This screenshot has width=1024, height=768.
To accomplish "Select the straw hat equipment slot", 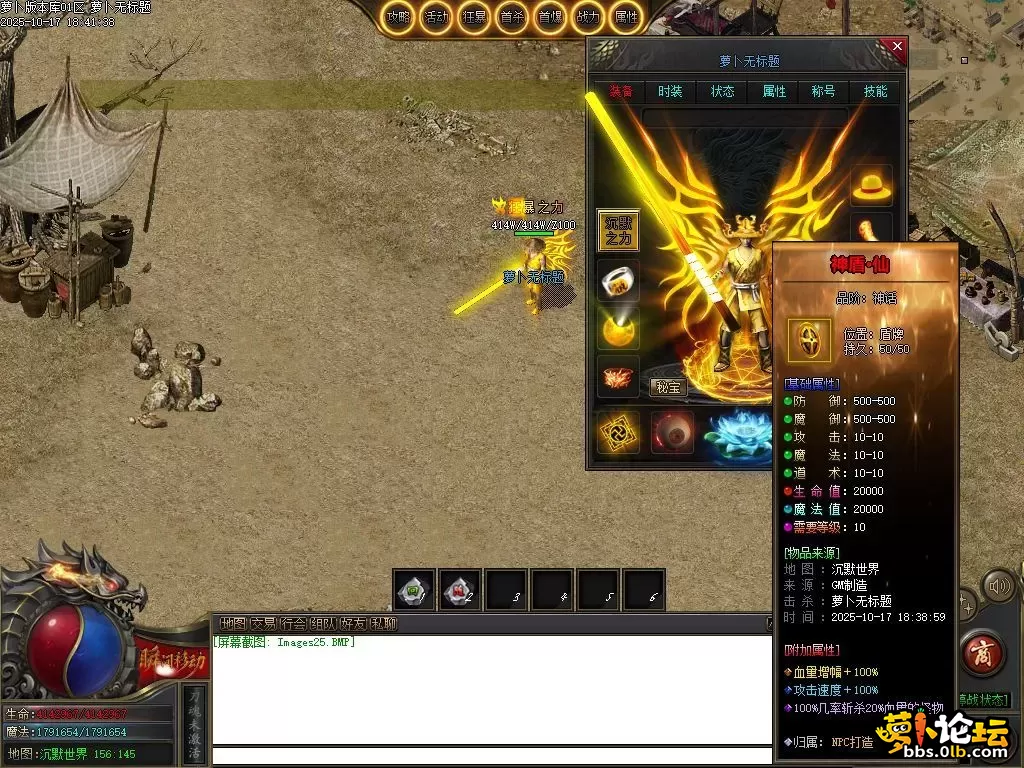I will point(871,186).
